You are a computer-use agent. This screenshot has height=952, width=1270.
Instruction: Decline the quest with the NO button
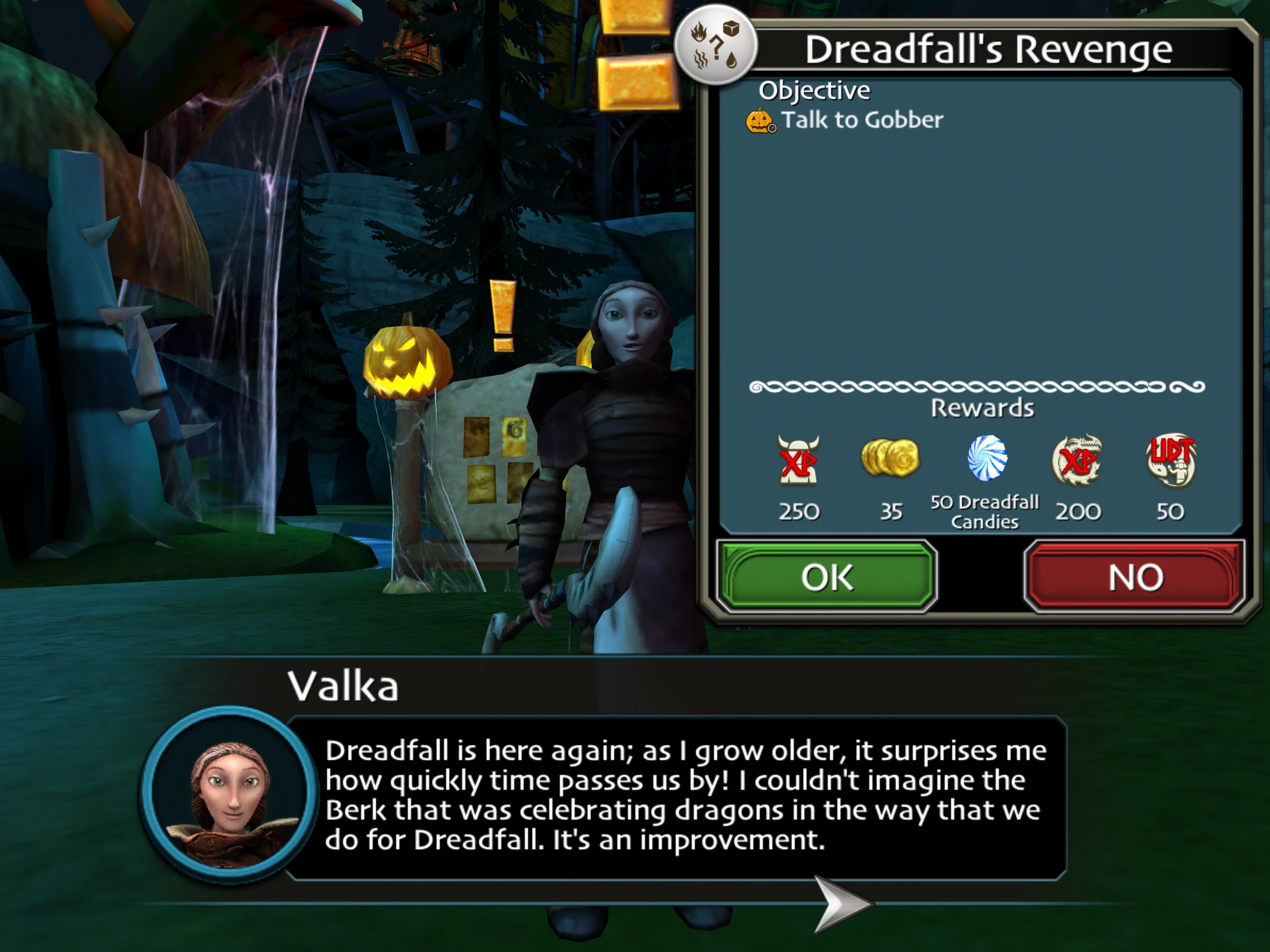pyautogui.click(x=1137, y=576)
